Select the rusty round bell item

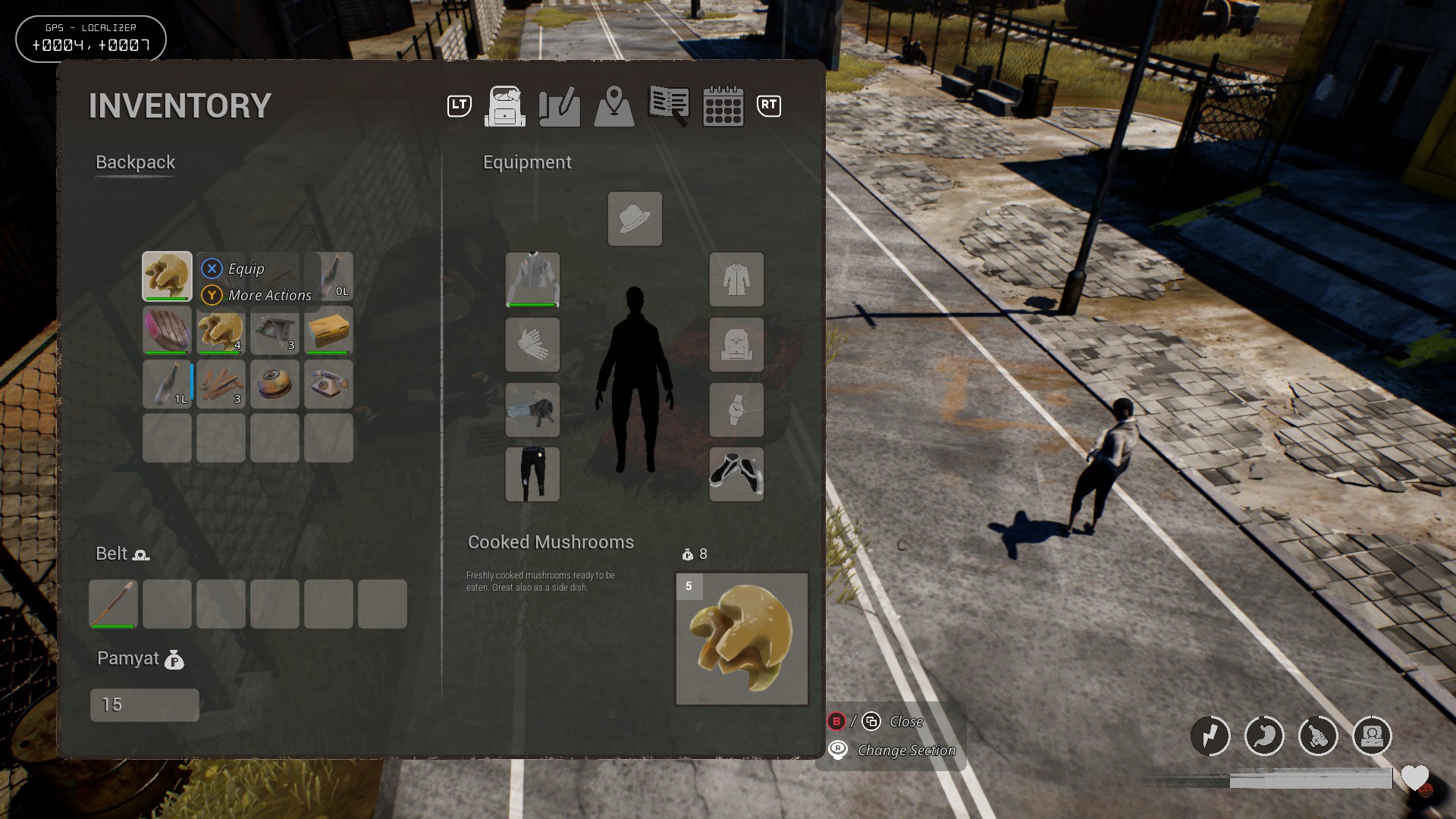275,384
